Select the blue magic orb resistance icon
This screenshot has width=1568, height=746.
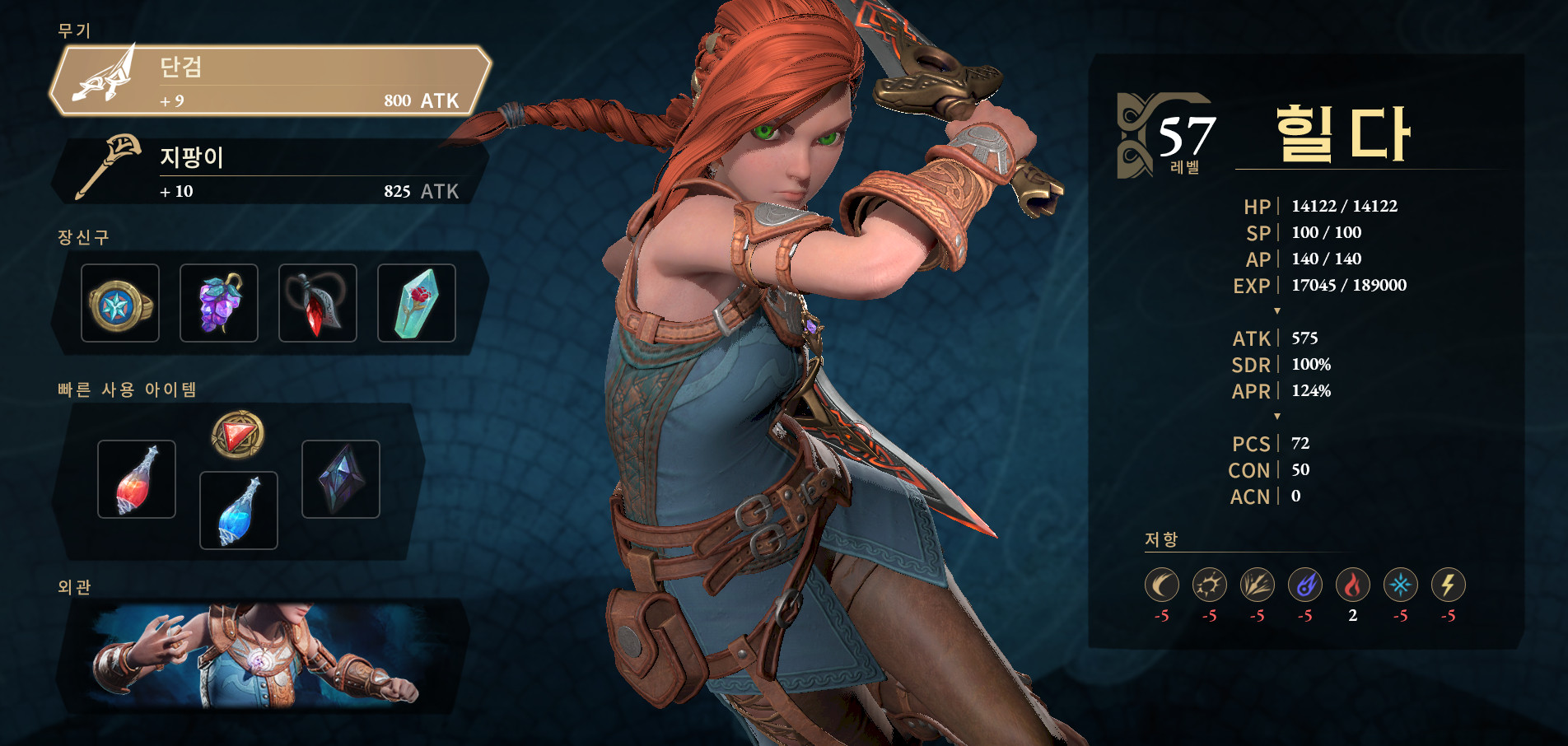(x=1306, y=586)
